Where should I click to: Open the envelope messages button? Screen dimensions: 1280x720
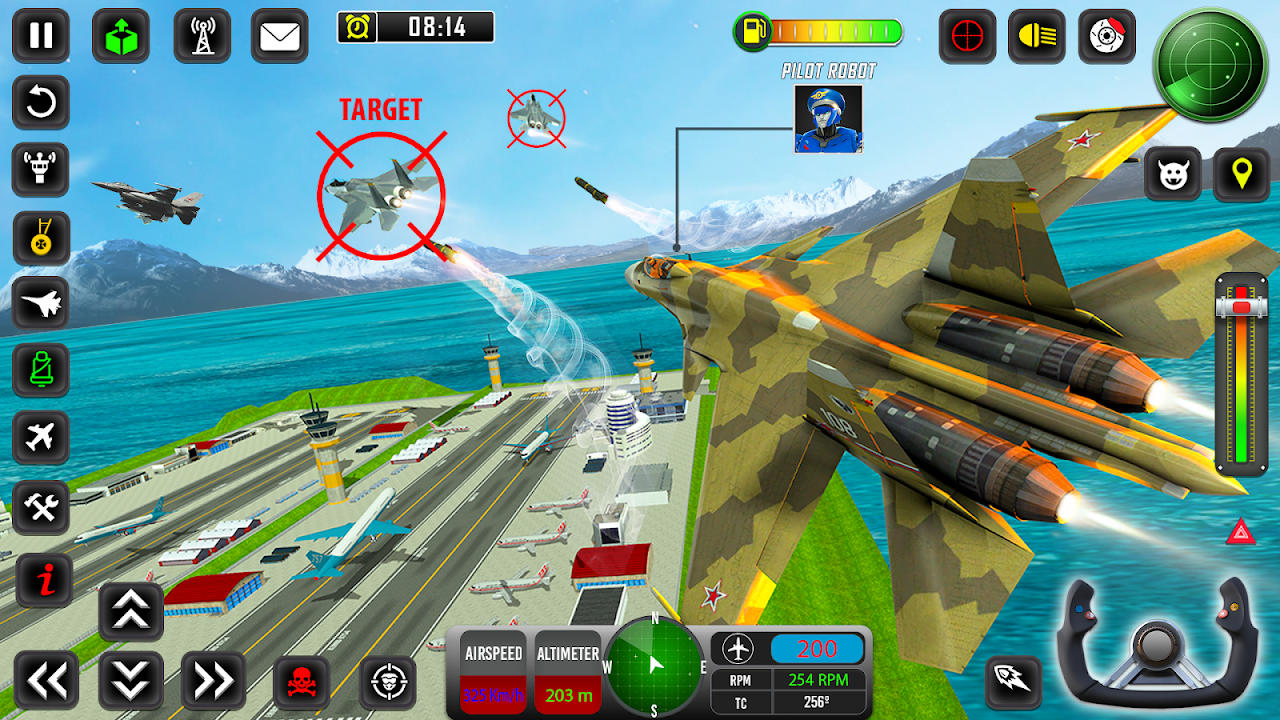click(x=280, y=36)
